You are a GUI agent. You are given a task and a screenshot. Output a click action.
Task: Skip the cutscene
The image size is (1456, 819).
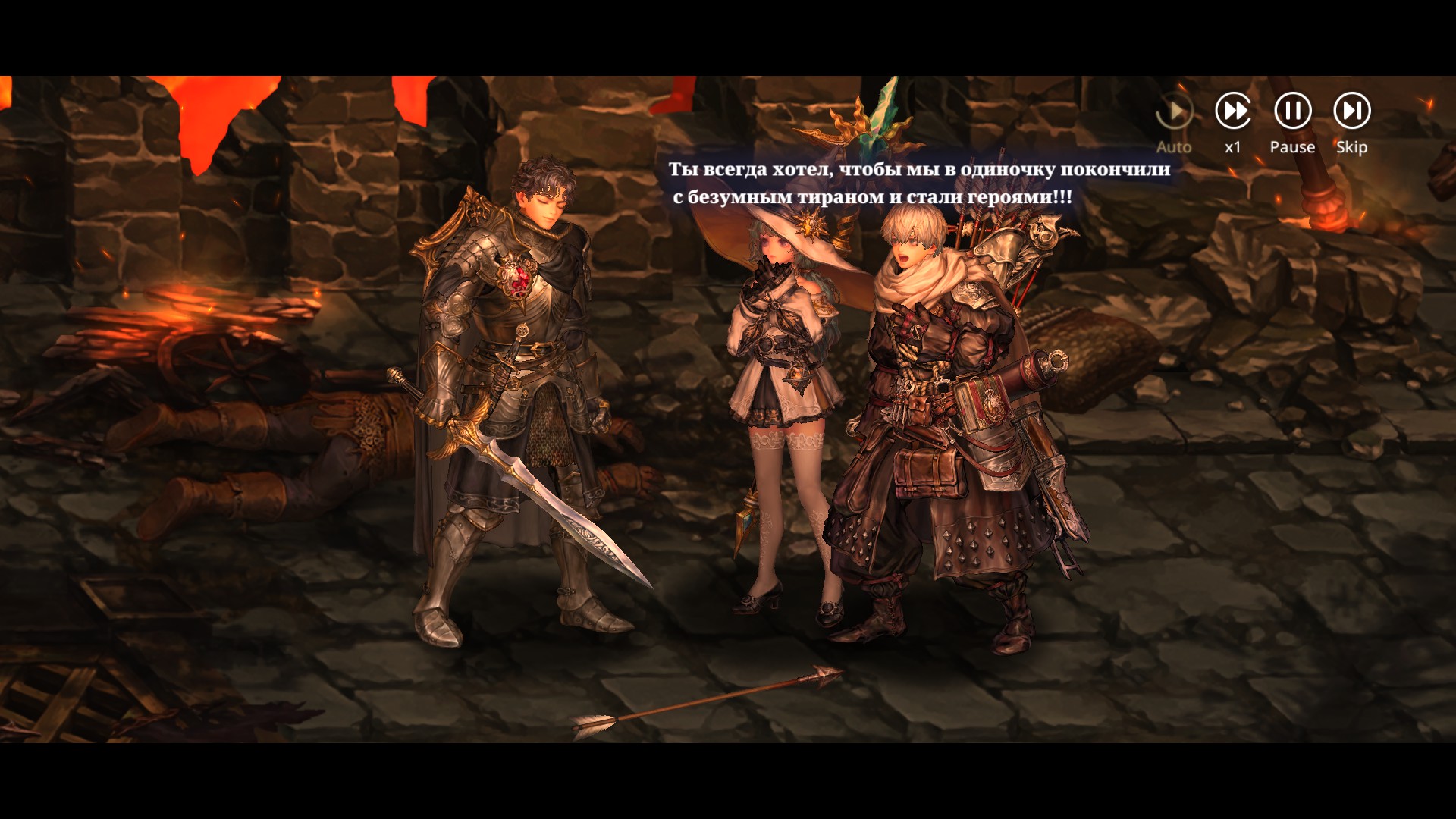point(1351,111)
